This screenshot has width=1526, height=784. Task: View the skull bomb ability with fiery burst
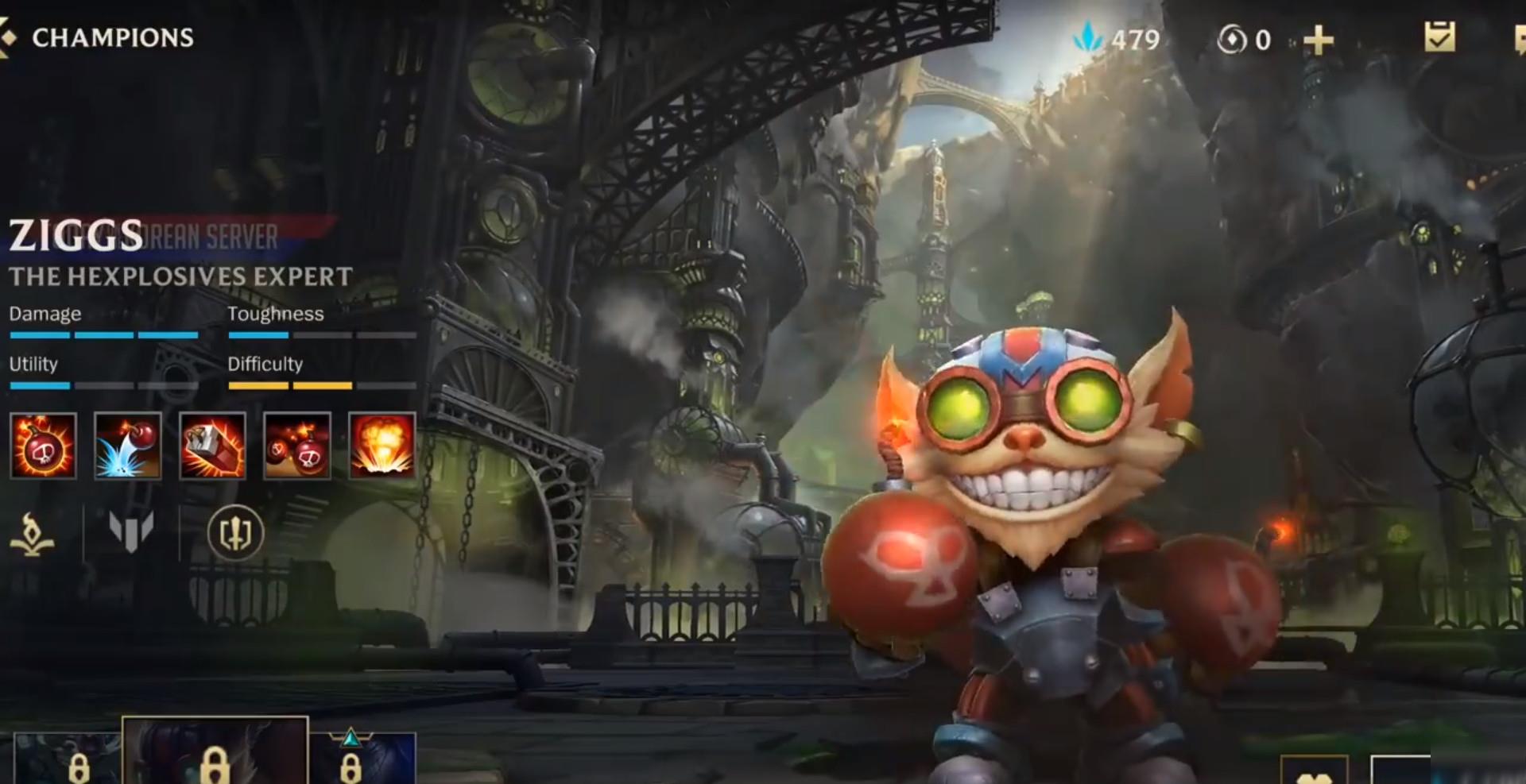tap(44, 446)
